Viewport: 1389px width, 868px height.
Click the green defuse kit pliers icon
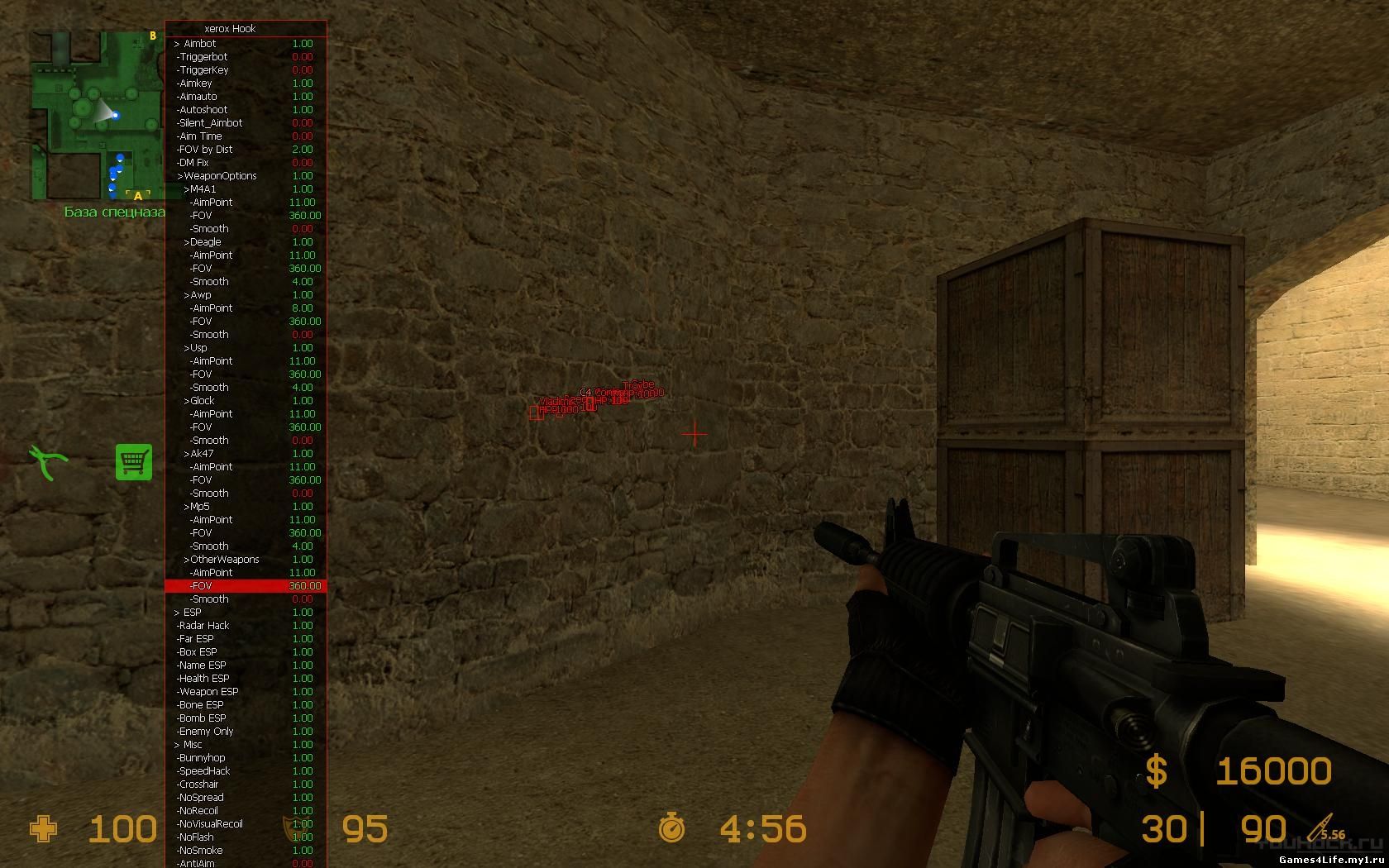pos(48,461)
